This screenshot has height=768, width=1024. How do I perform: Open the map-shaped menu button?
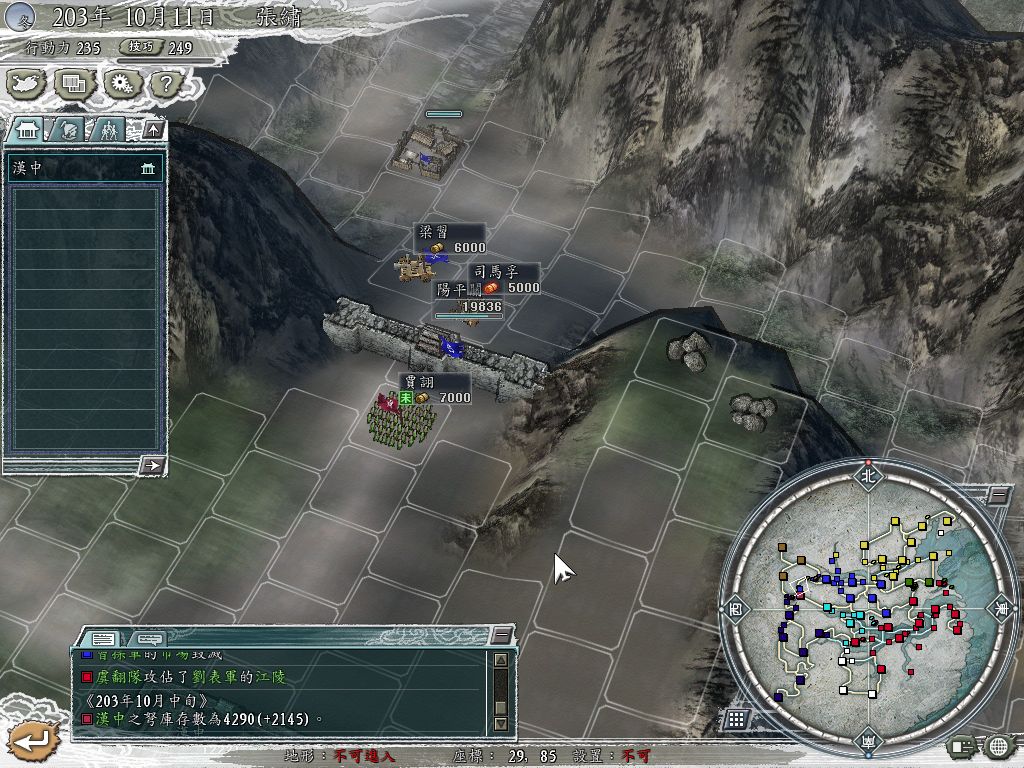tap(26, 83)
